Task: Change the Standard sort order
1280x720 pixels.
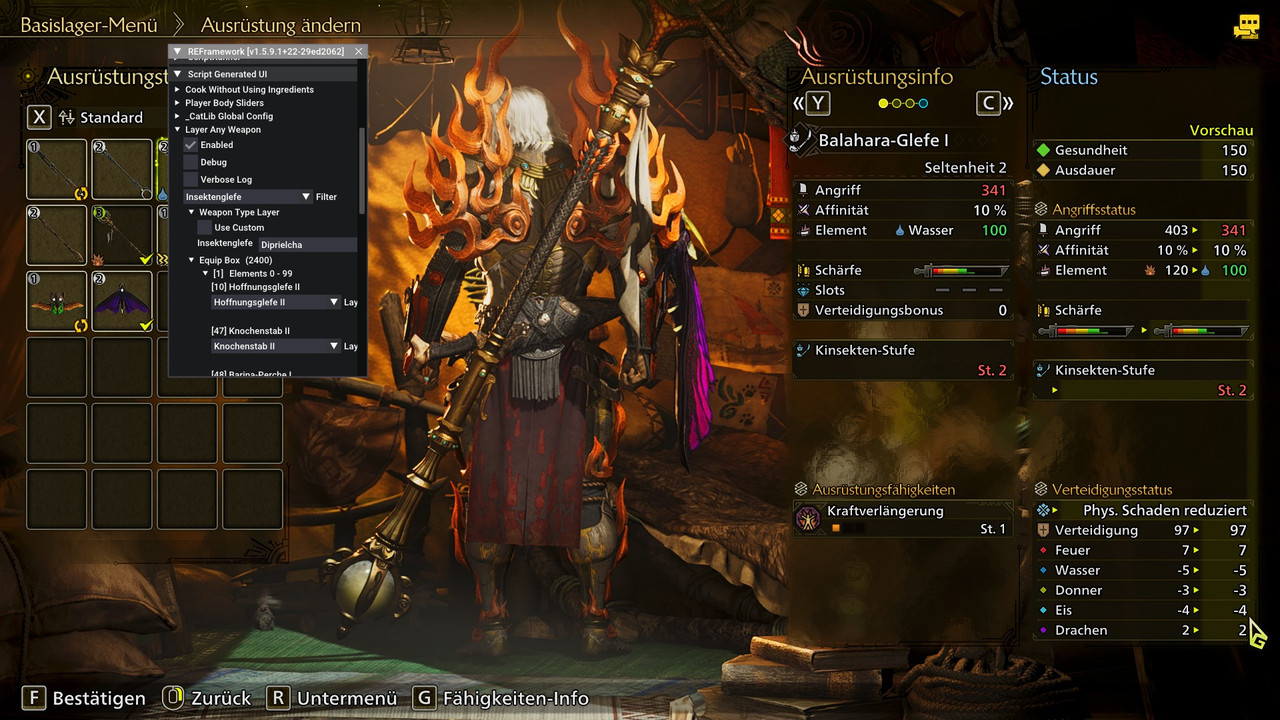Action: [100, 117]
